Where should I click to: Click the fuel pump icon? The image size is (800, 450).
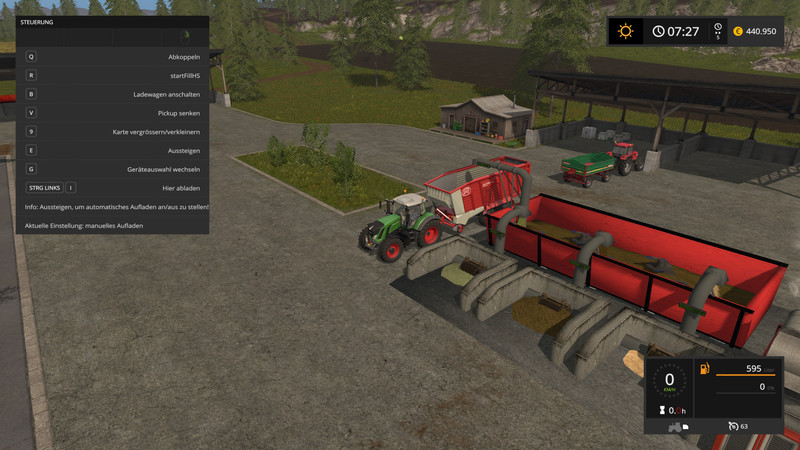[706, 369]
